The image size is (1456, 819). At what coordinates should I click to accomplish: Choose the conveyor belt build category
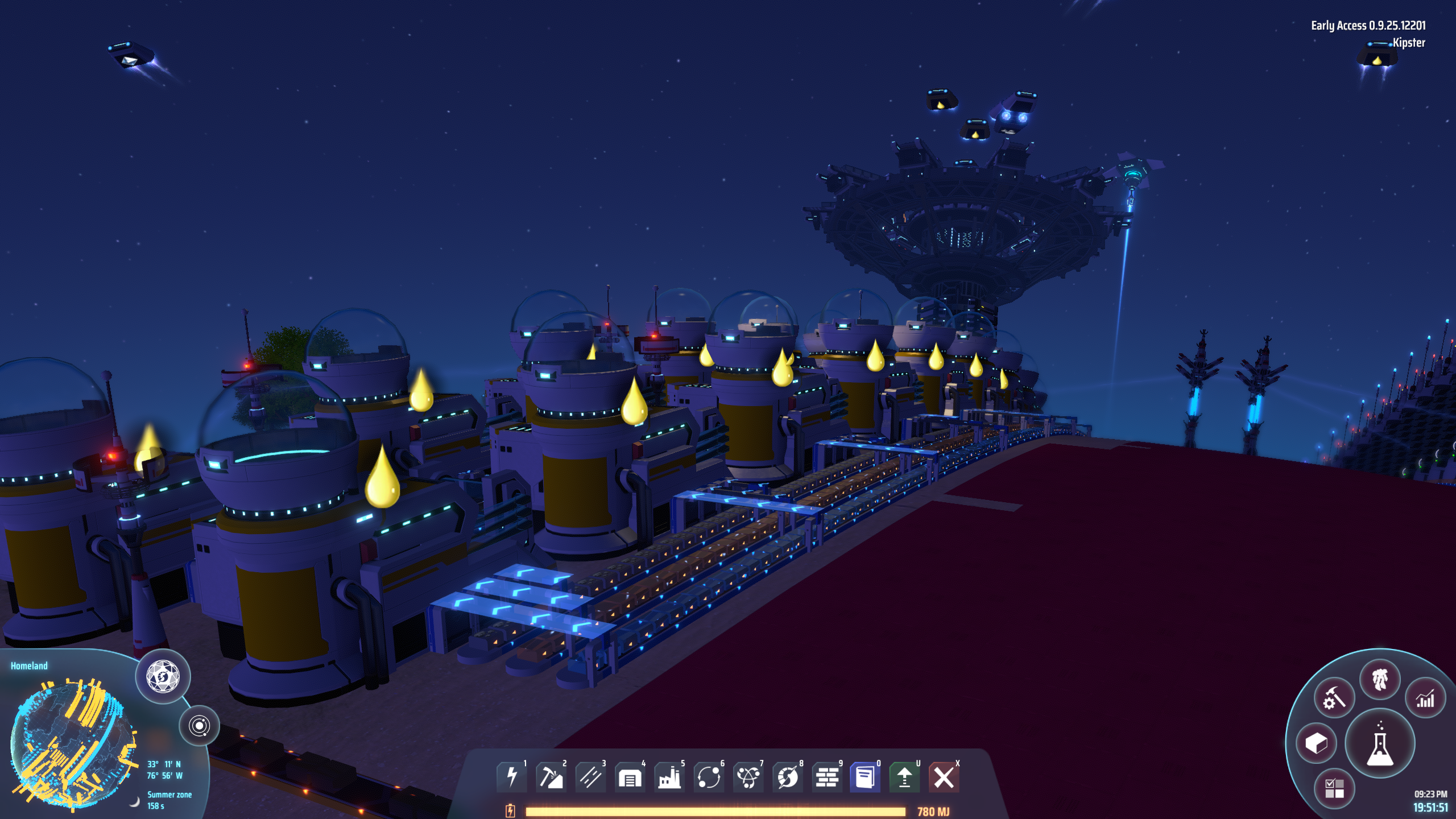point(590,776)
